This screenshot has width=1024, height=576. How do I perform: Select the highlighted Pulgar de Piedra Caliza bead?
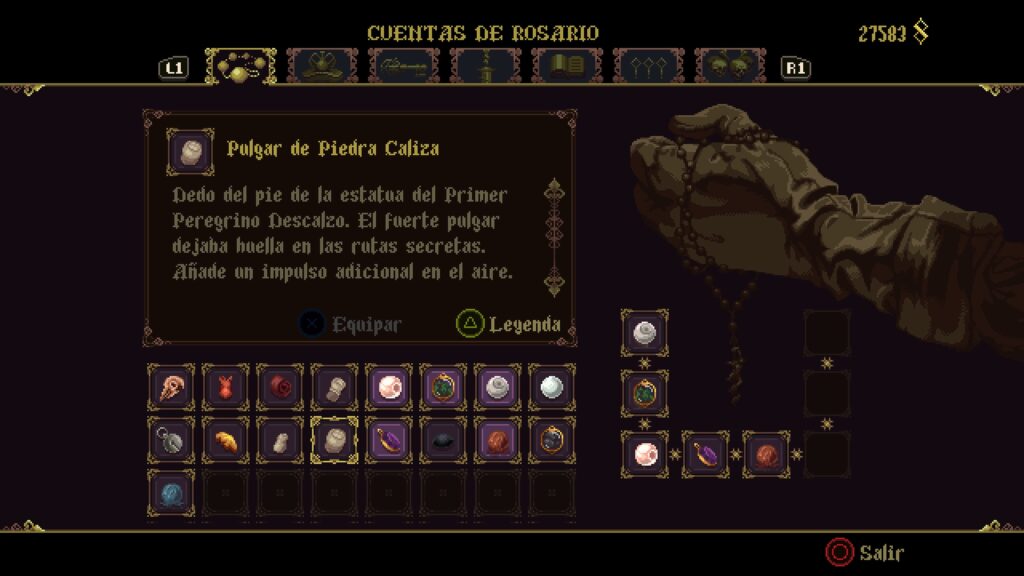pos(334,440)
